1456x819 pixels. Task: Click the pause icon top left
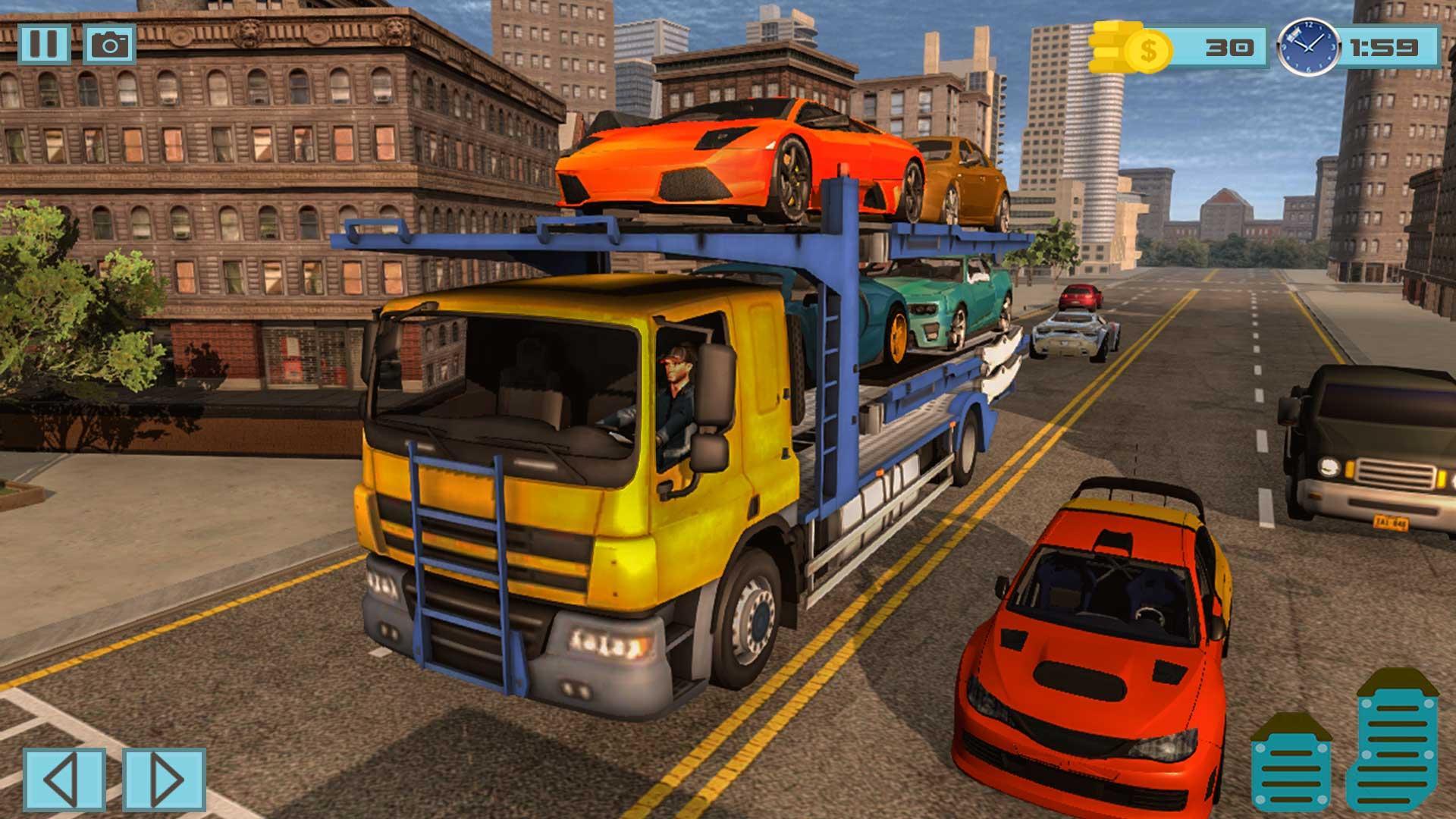click(x=45, y=43)
